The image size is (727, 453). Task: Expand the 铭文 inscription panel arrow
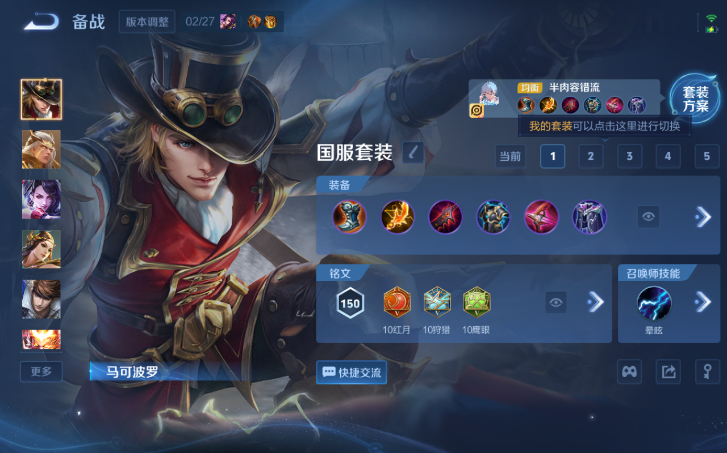596,302
